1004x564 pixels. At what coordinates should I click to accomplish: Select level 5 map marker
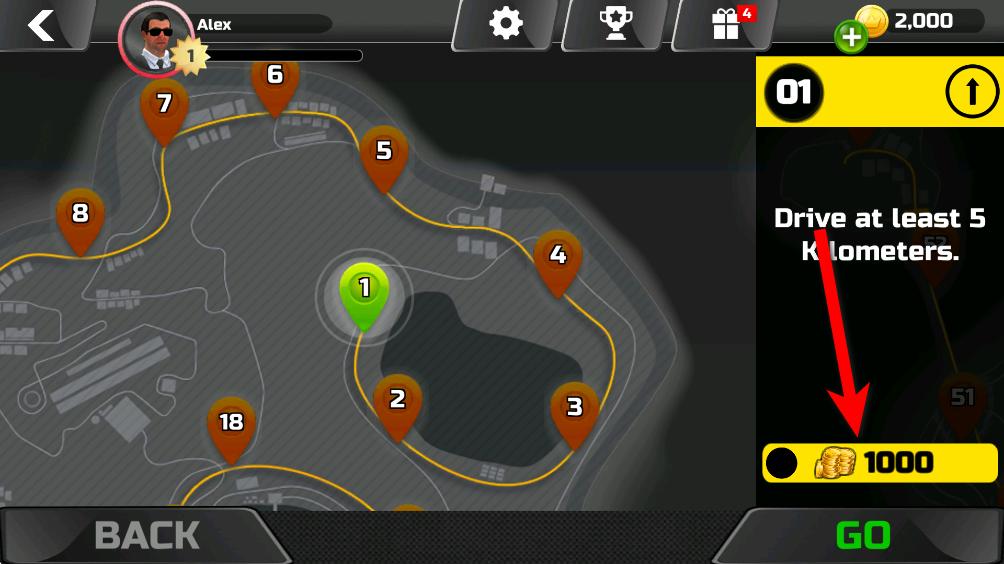click(384, 153)
